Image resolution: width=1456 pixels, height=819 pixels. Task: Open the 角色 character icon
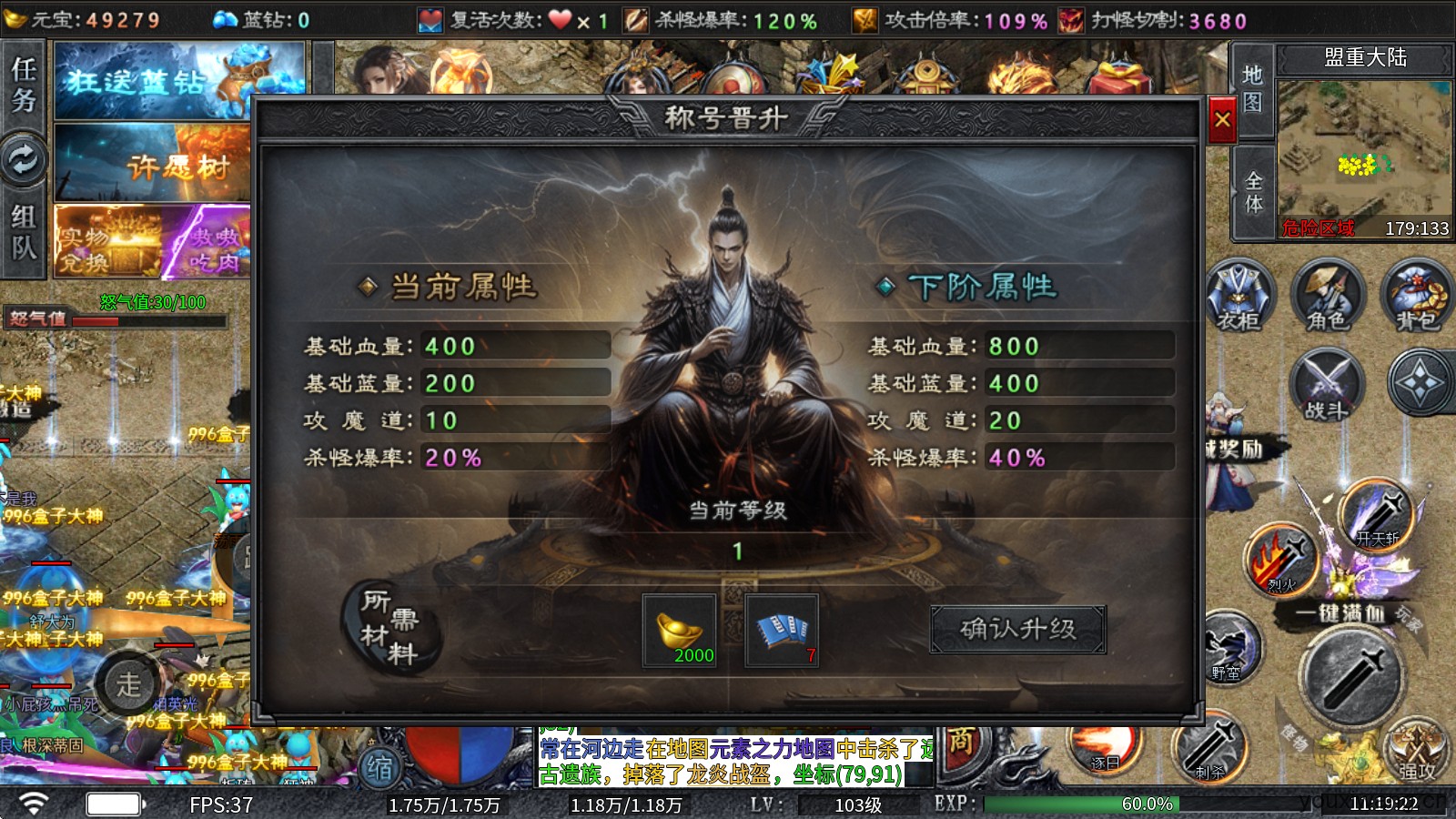(x=1327, y=295)
